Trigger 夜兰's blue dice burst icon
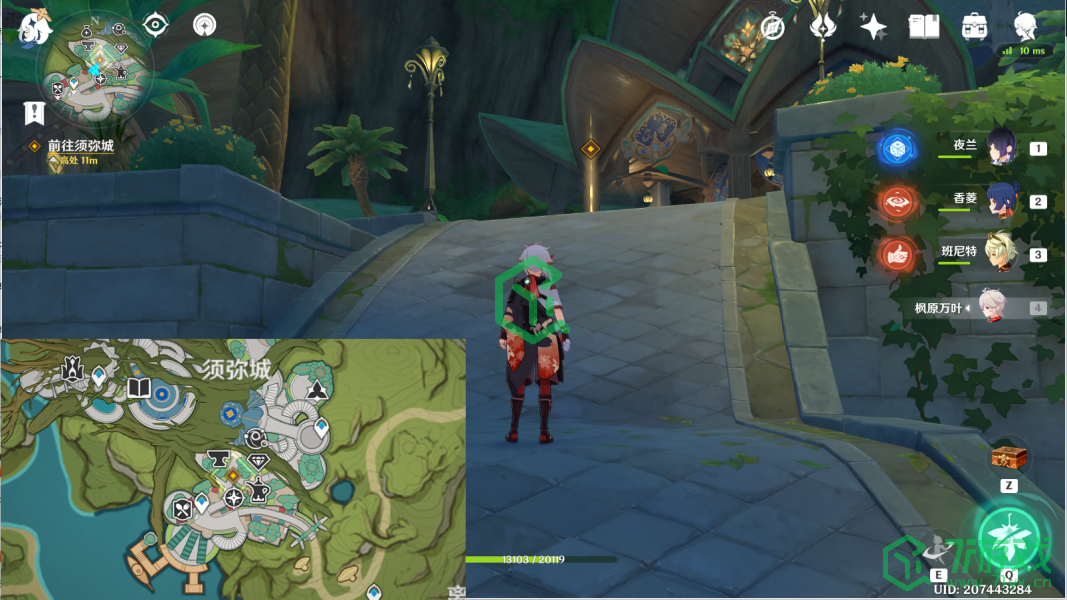The width and height of the screenshot is (1067, 600). 896,149
